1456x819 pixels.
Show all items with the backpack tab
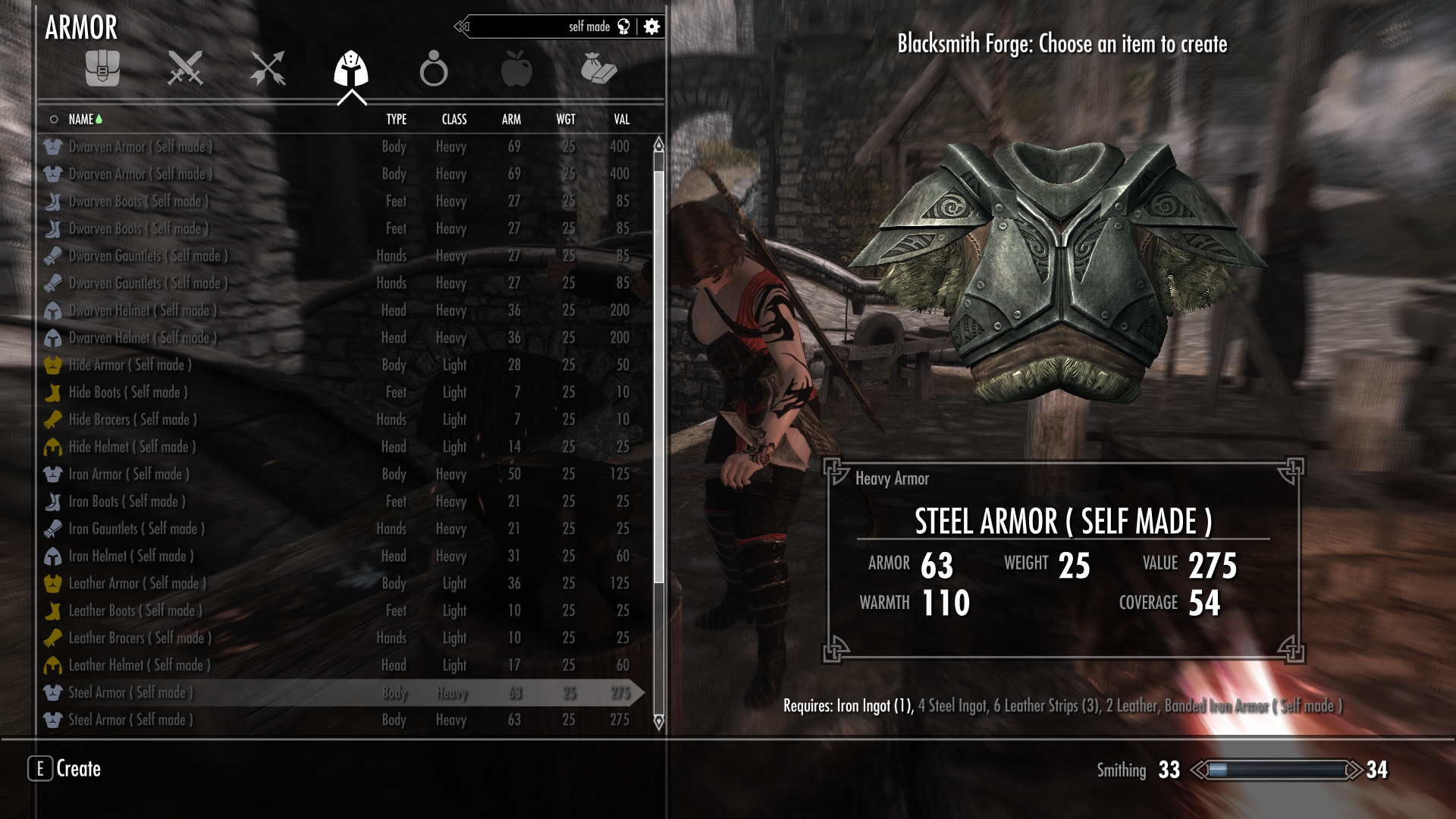[102, 68]
